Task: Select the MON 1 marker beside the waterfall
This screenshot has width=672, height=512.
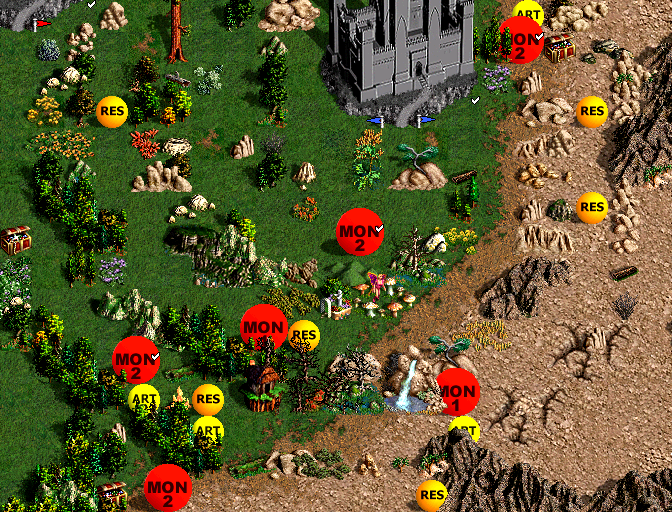Action: pyautogui.click(x=458, y=391)
